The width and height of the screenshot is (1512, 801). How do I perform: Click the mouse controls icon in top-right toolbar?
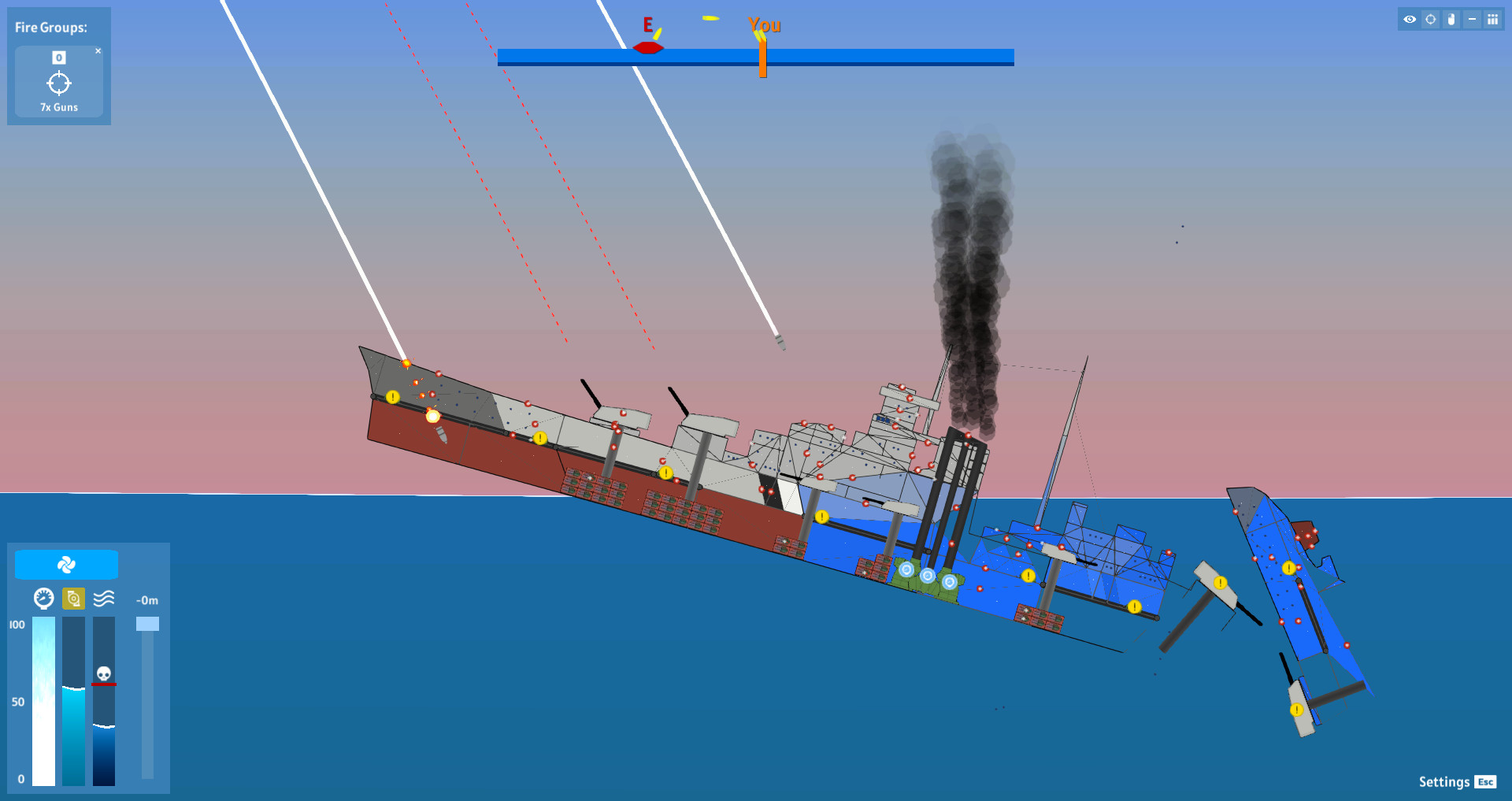coord(1451,19)
